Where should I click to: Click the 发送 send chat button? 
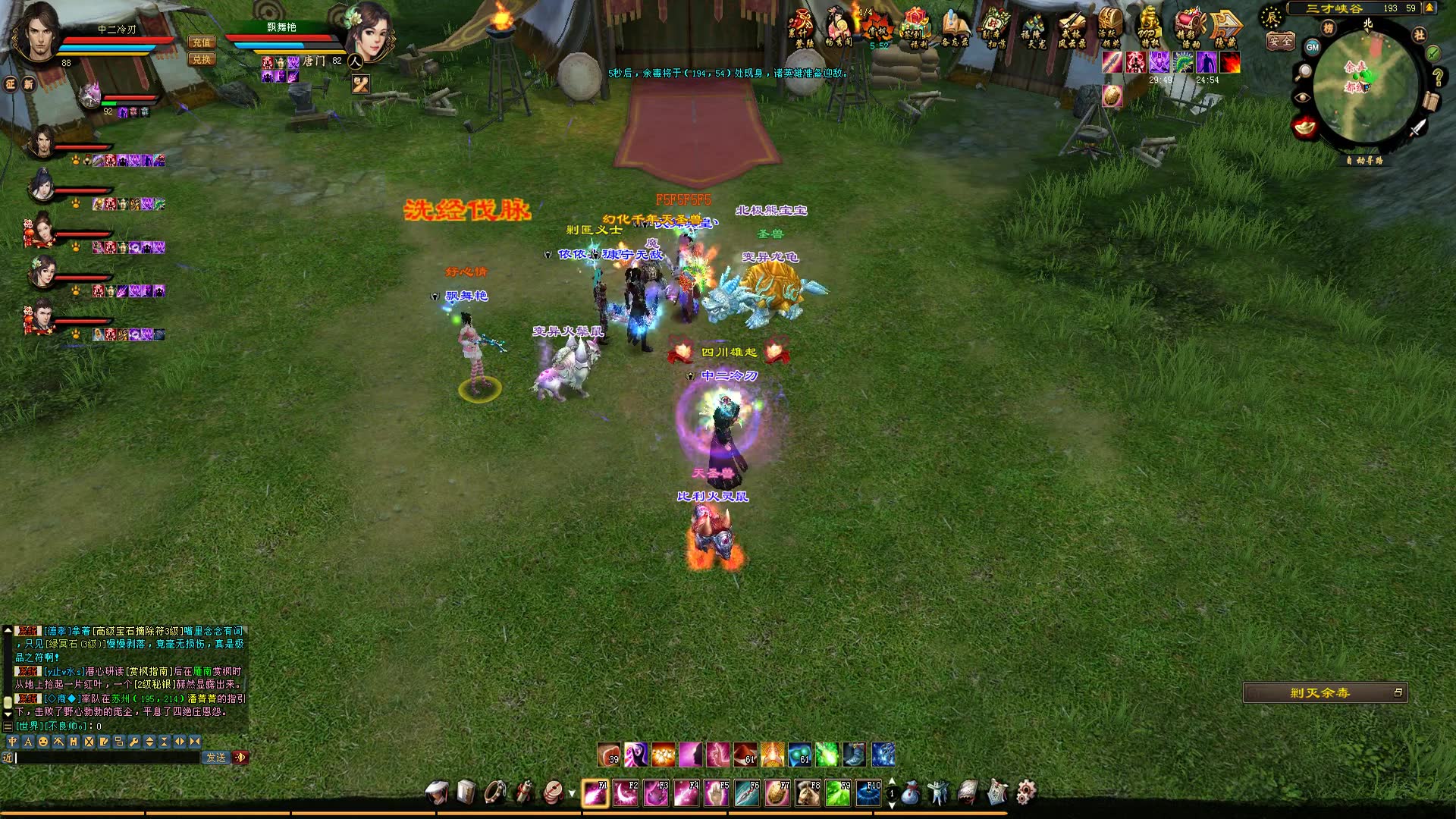click(216, 758)
